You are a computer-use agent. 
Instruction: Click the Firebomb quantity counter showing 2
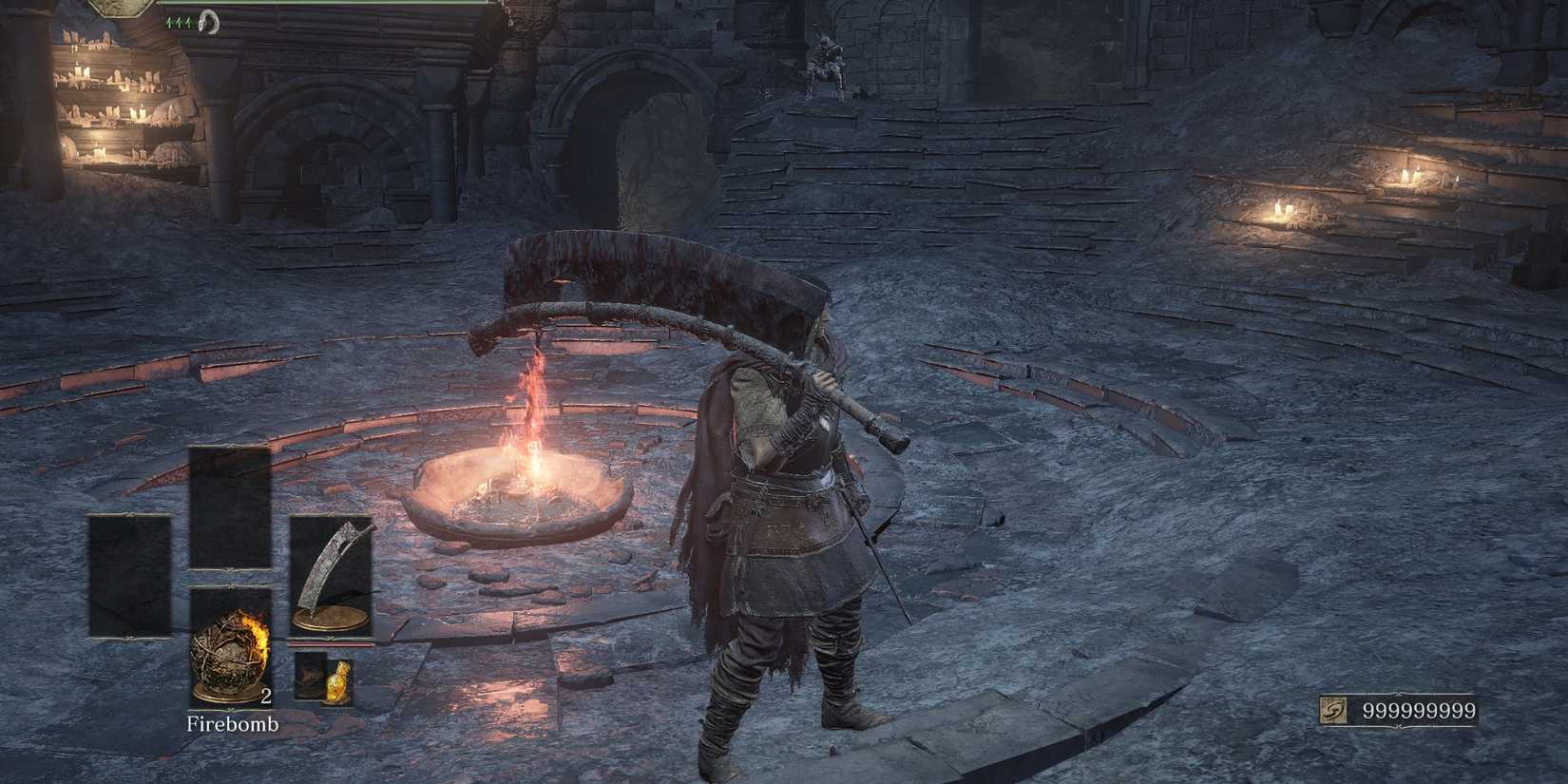265,697
